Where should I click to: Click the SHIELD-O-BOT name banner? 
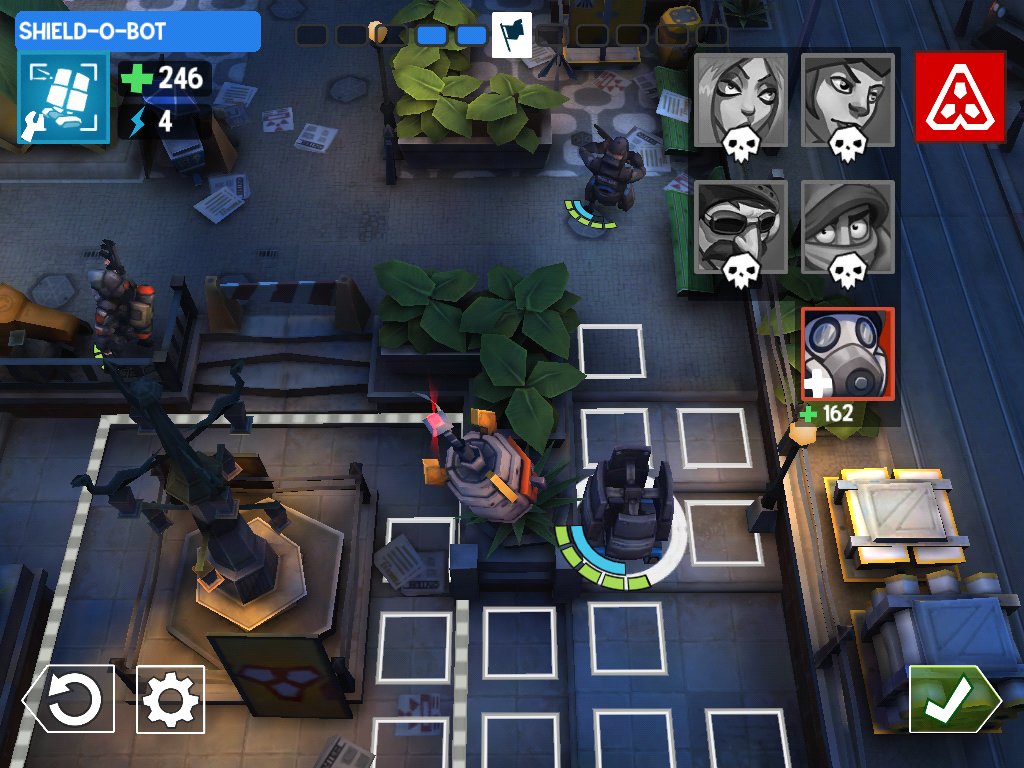pos(138,31)
